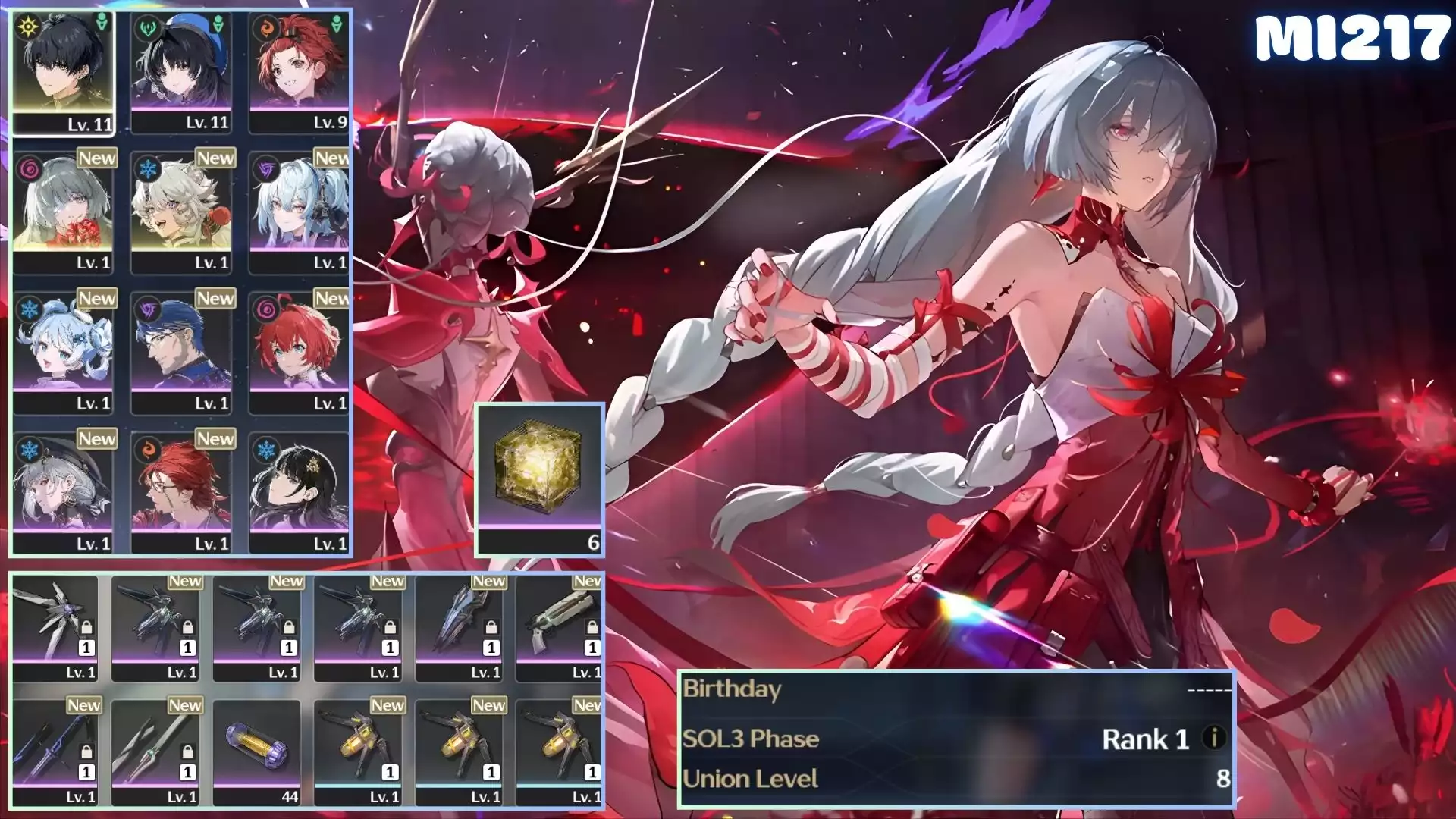Select the red-haired girl with green eyes

pyautogui.click(x=300, y=351)
